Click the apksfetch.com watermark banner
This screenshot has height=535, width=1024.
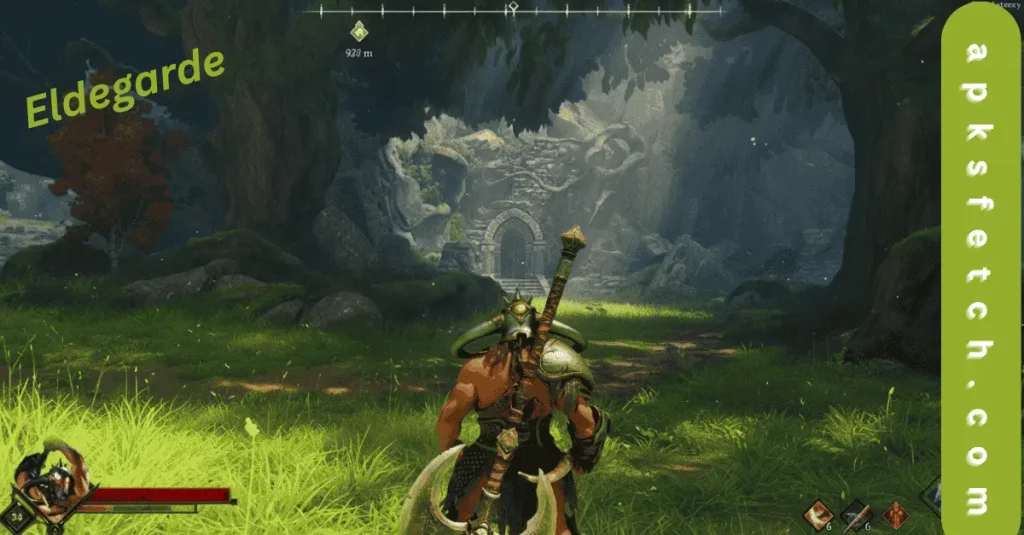pyautogui.click(x=981, y=267)
